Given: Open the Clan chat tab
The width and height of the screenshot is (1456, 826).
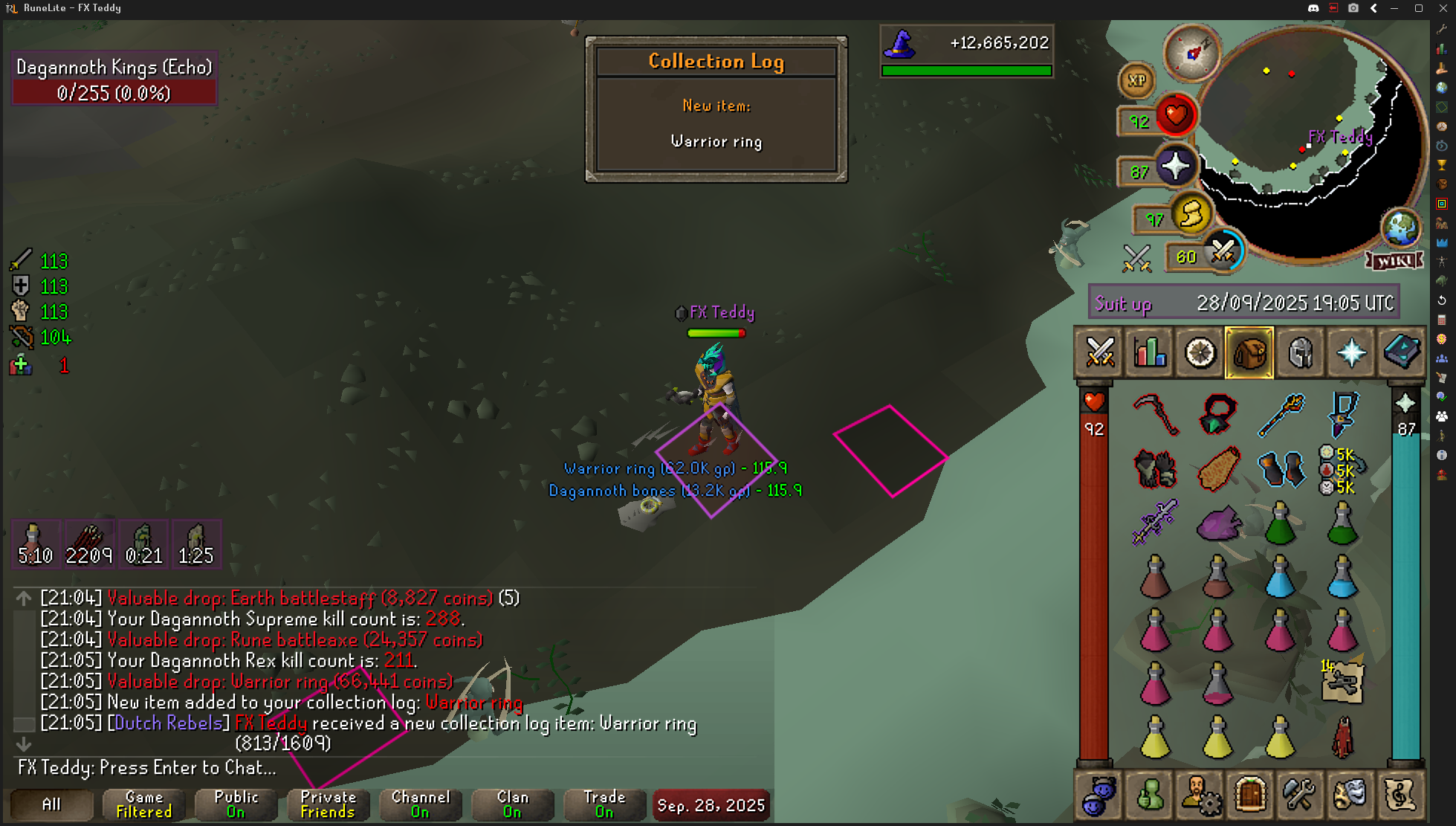Looking at the screenshot, I should pos(512,804).
